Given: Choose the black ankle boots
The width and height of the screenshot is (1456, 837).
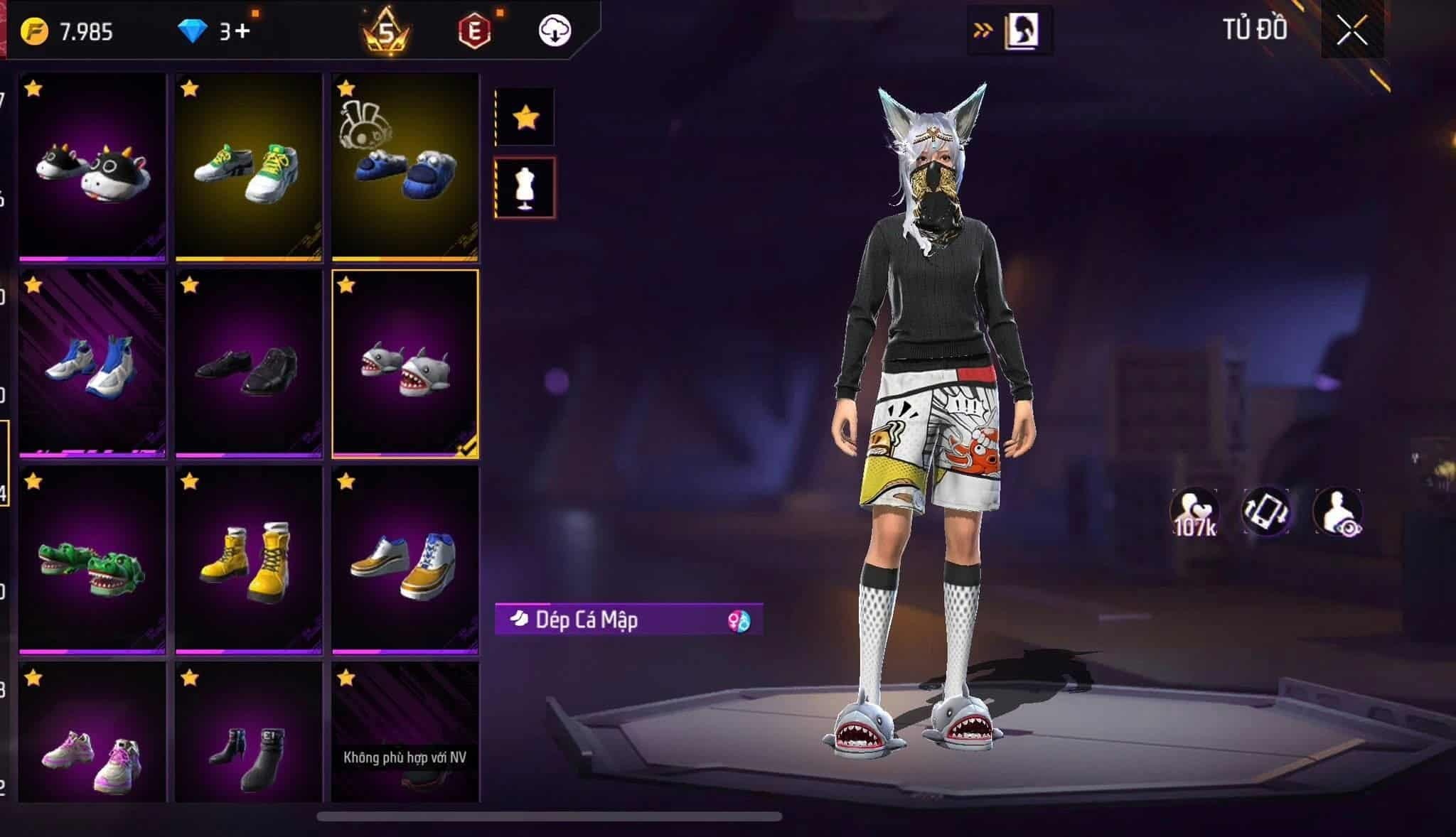Looking at the screenshot, I should [x=249, y=739].
